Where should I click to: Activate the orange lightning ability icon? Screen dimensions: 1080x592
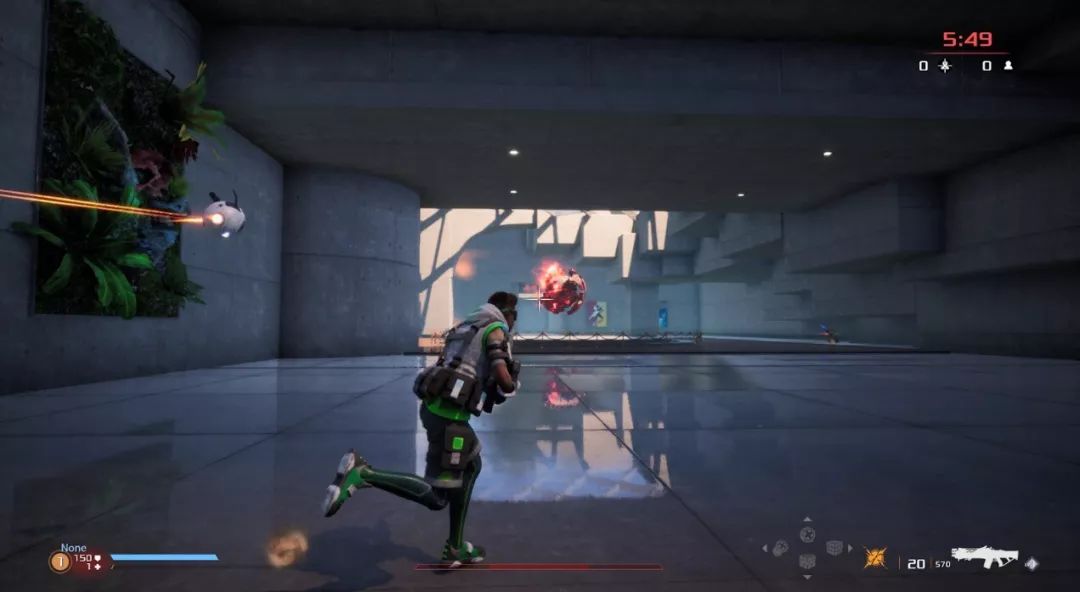pyautogui.click(x=876, y=558)
